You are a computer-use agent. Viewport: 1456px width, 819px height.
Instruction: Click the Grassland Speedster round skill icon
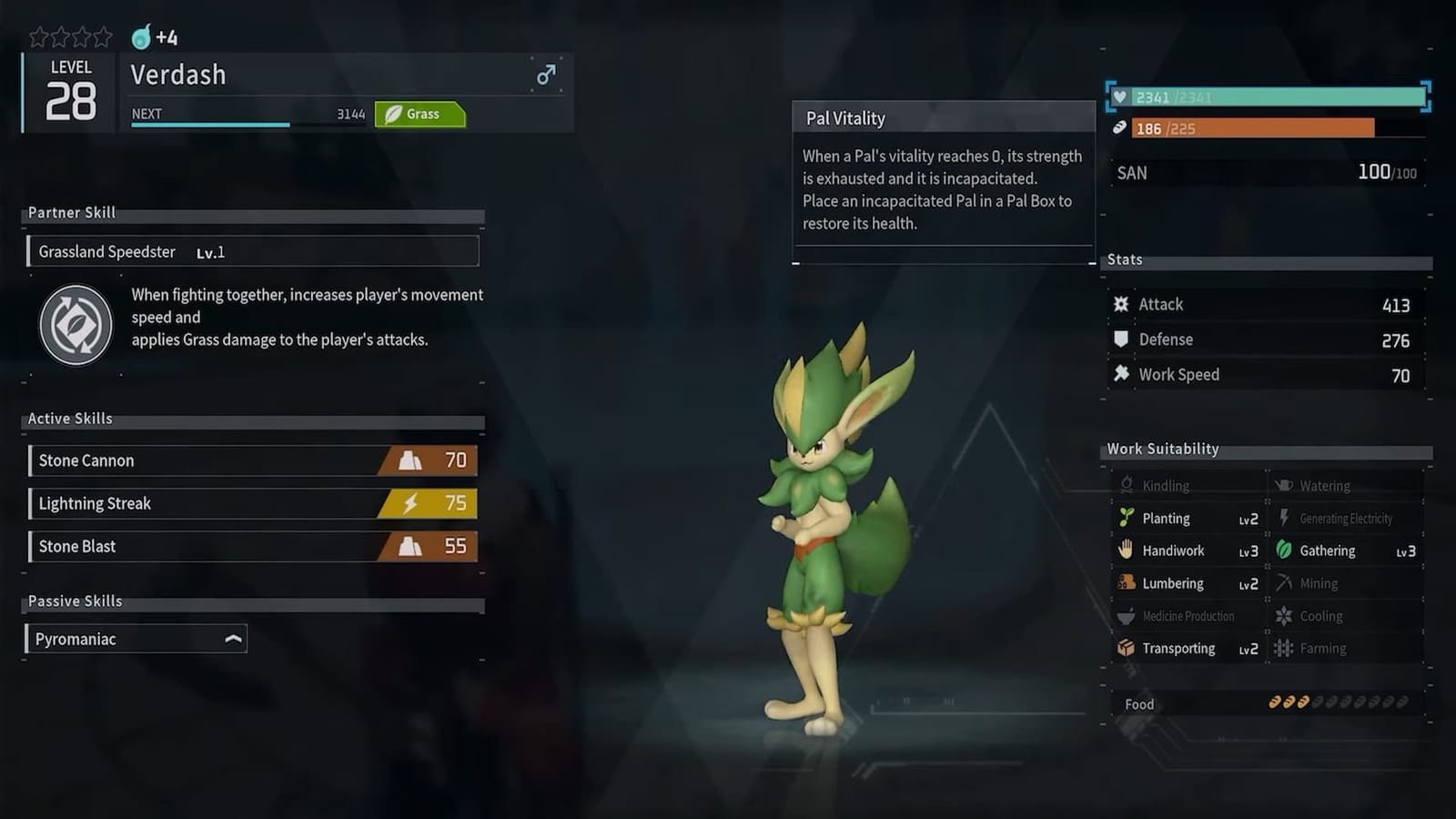(x=76, y=325)
